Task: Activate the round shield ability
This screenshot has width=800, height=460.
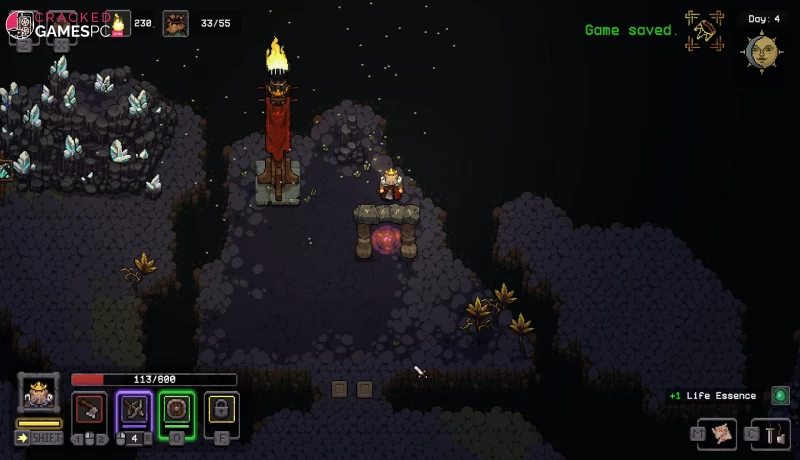Action: (177, 409)
